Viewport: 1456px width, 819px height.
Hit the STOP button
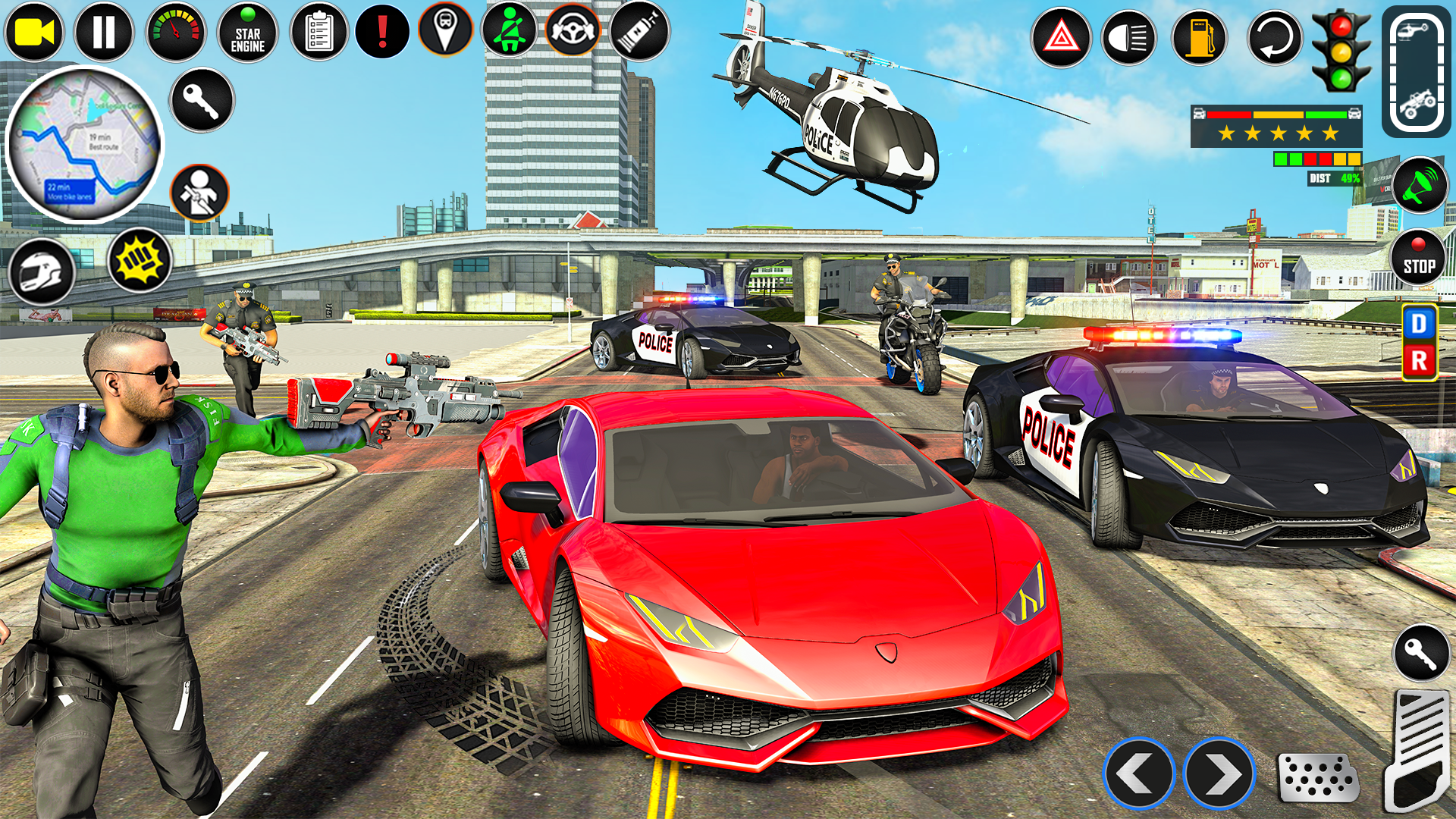1418,258
